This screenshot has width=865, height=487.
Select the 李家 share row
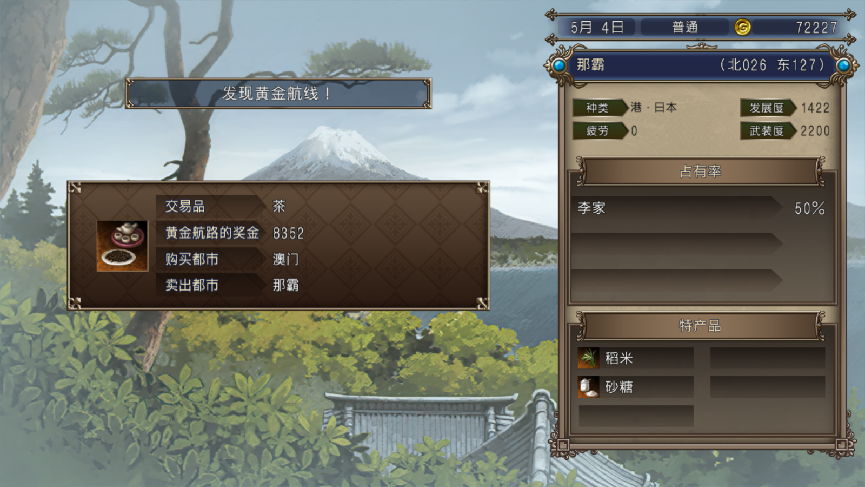[x=700, y=209]
